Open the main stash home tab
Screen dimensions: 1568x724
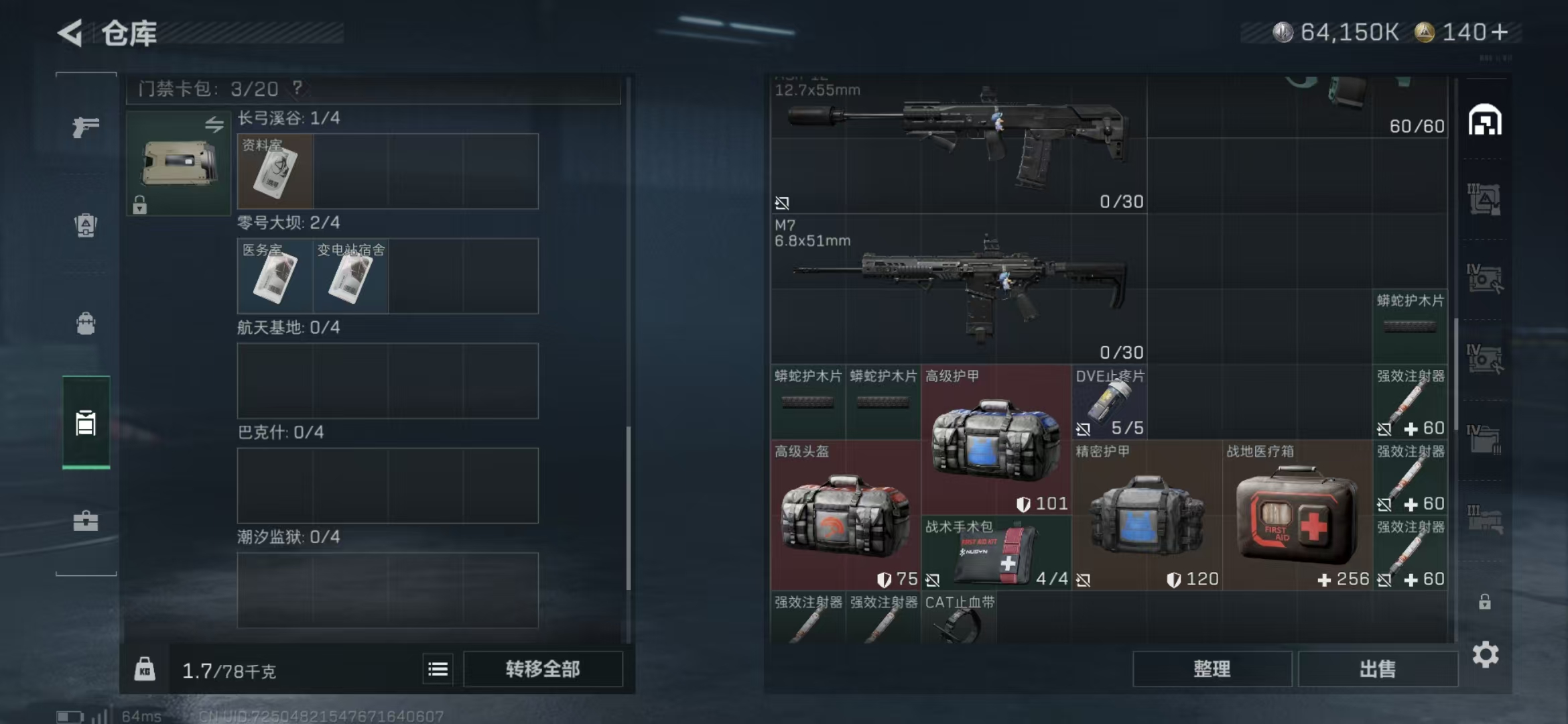(x=1485, y=121)
